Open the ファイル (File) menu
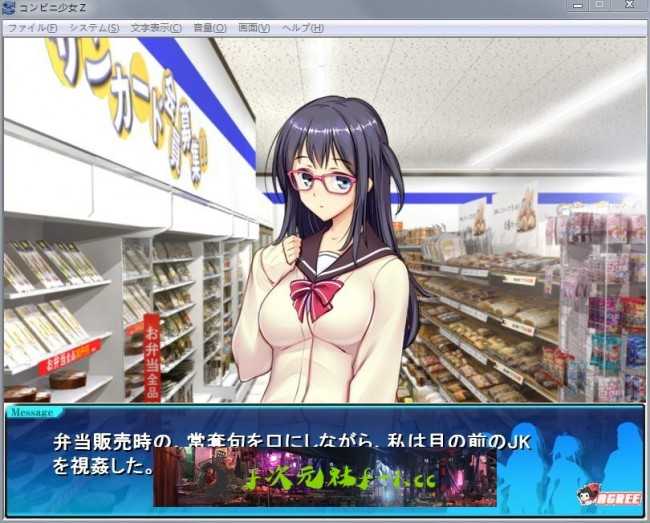The width and height of the screenshot is (650, 523). (32, 28)
